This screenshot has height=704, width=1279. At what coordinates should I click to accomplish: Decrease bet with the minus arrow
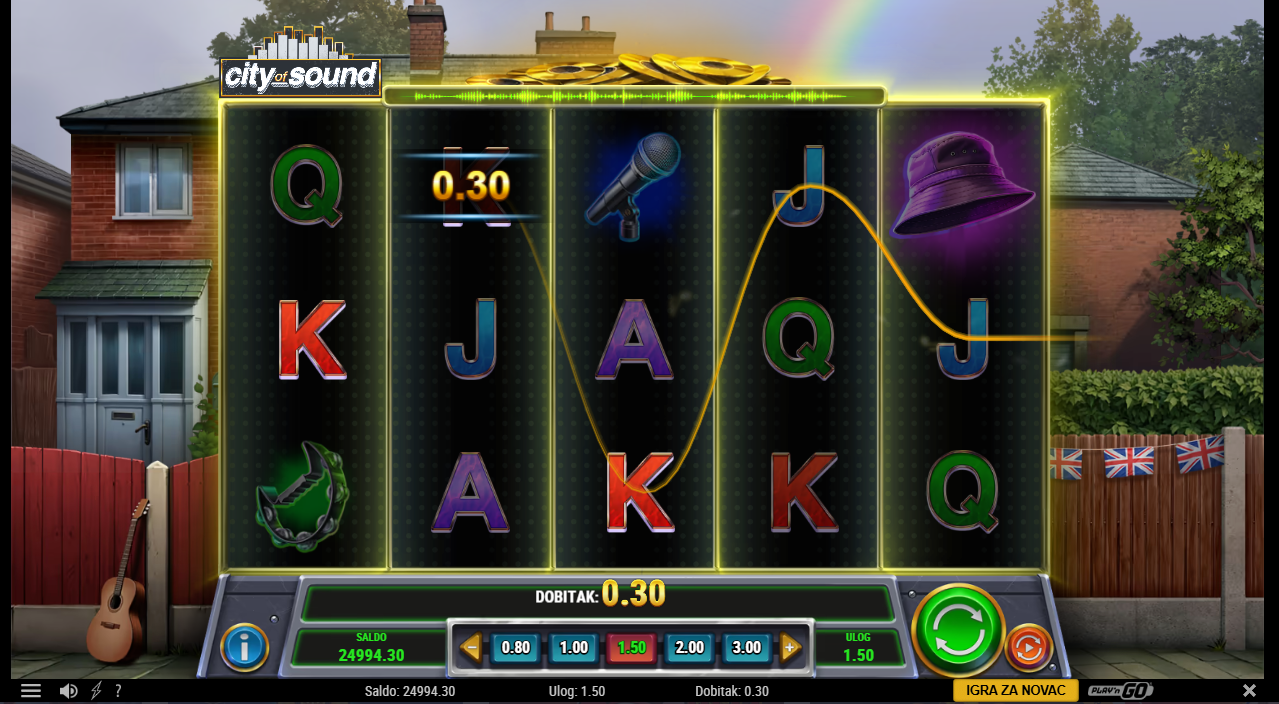[x=470, y=647]
